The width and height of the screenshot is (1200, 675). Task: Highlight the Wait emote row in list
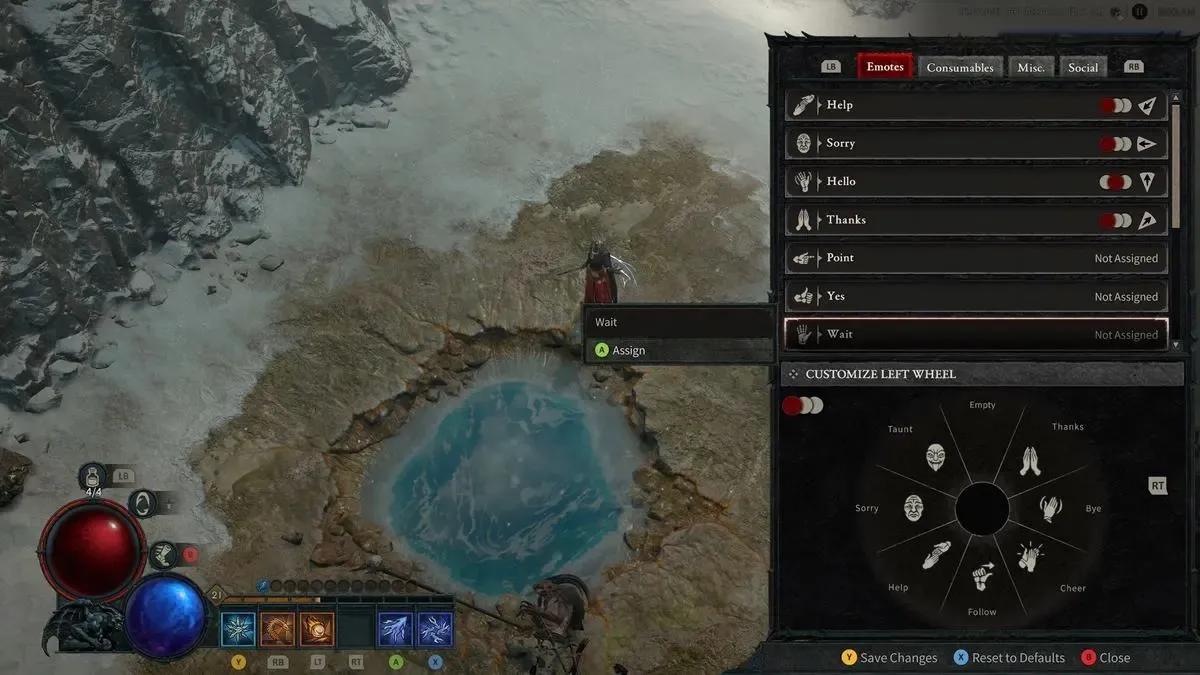[x=976, y=334]
